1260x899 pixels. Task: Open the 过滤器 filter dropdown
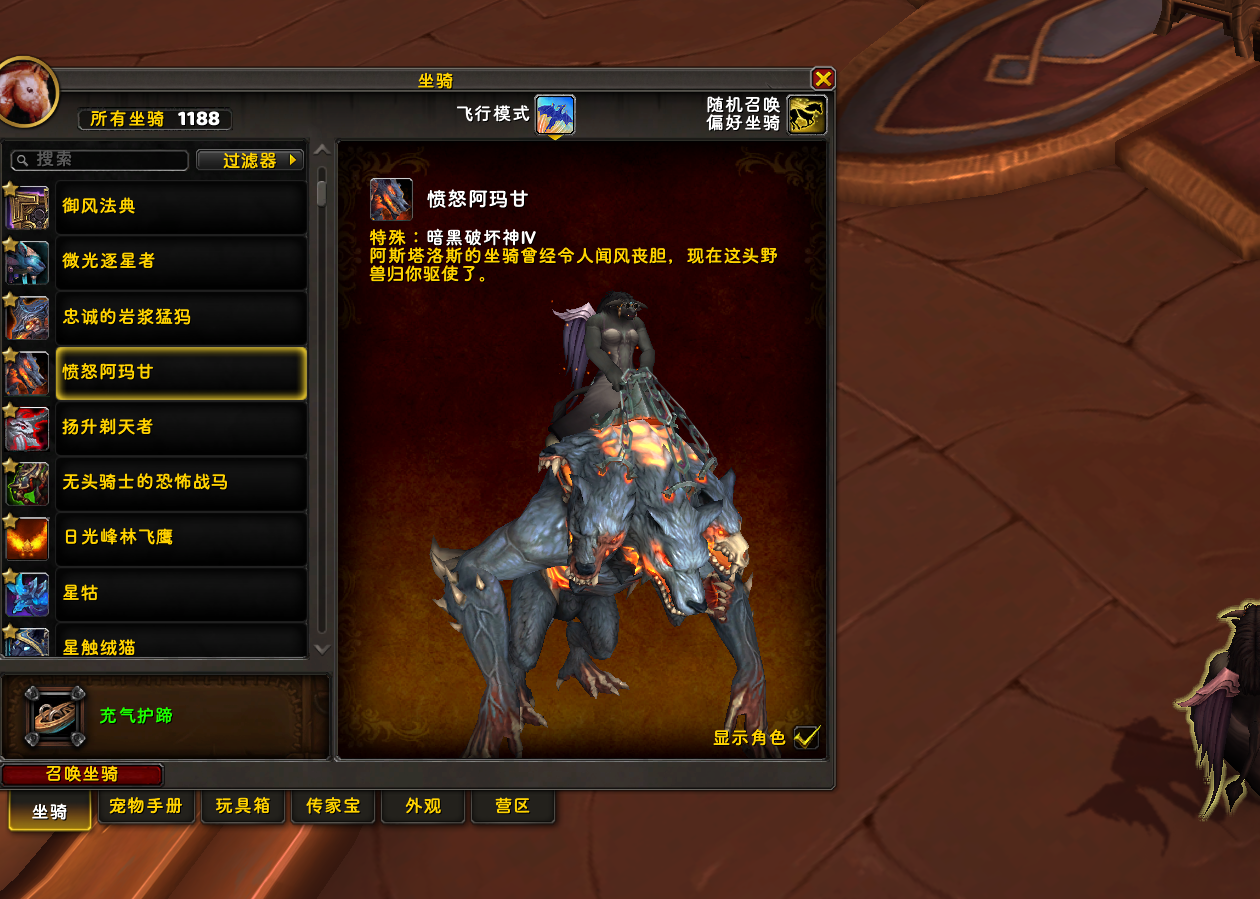(250, 160)
